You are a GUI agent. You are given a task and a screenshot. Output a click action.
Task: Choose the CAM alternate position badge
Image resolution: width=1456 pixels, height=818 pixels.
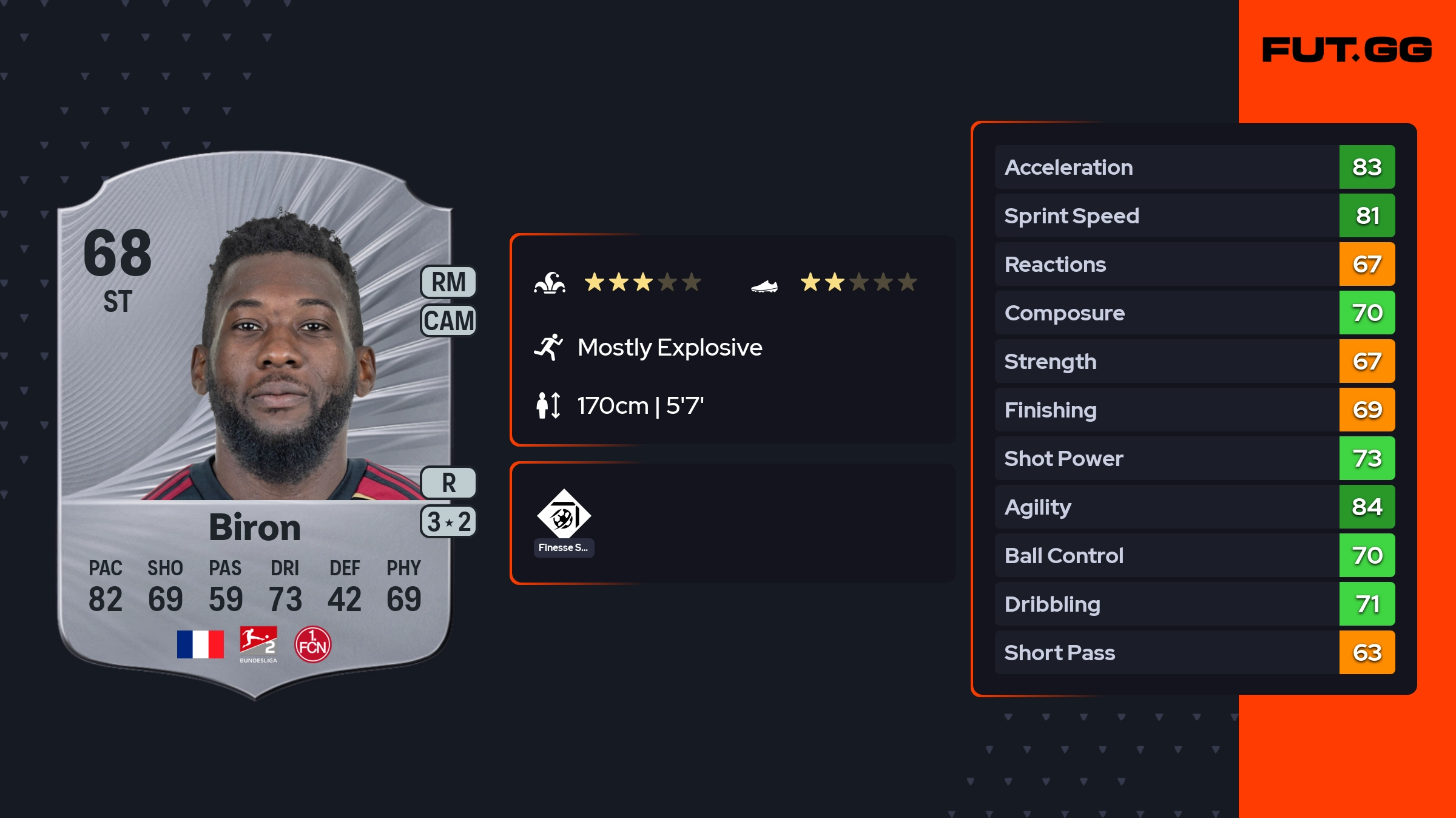pyautogui.click(x=448, y=320)
